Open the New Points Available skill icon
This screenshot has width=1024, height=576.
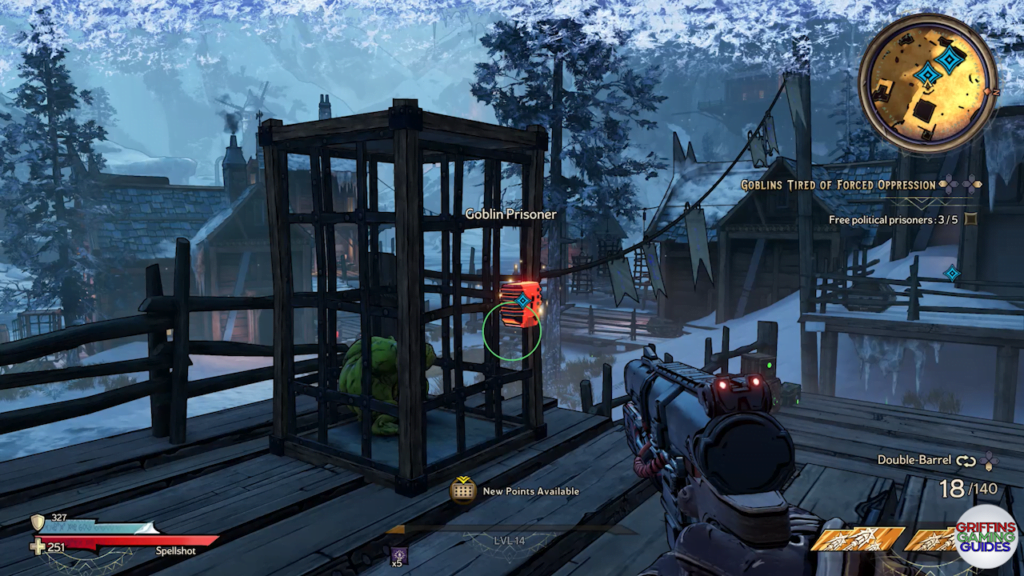pyautogui.click(x=462, y=491)
